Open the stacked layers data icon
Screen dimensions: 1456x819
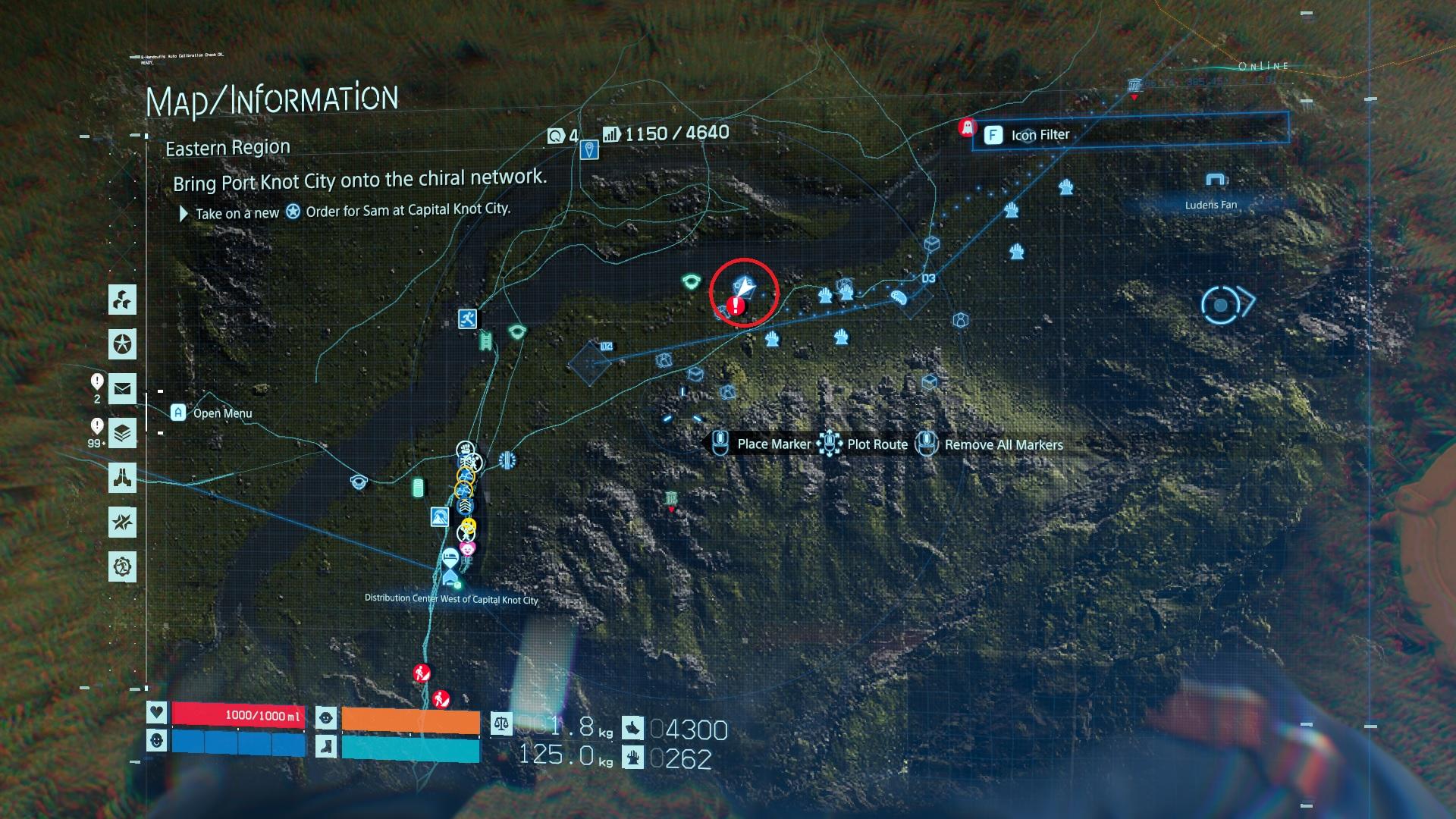point(122,434)
